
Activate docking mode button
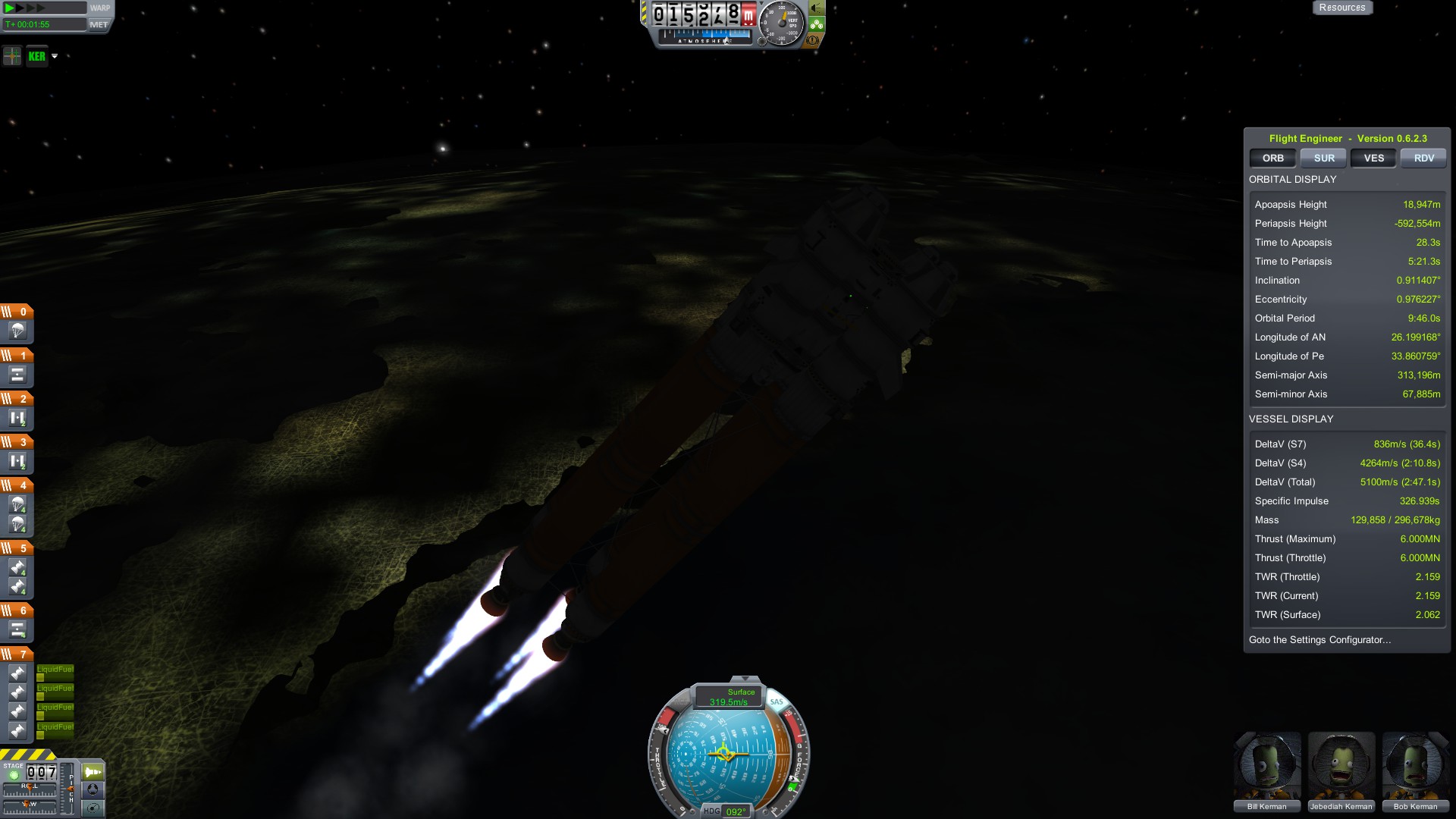tap(93, 790)
